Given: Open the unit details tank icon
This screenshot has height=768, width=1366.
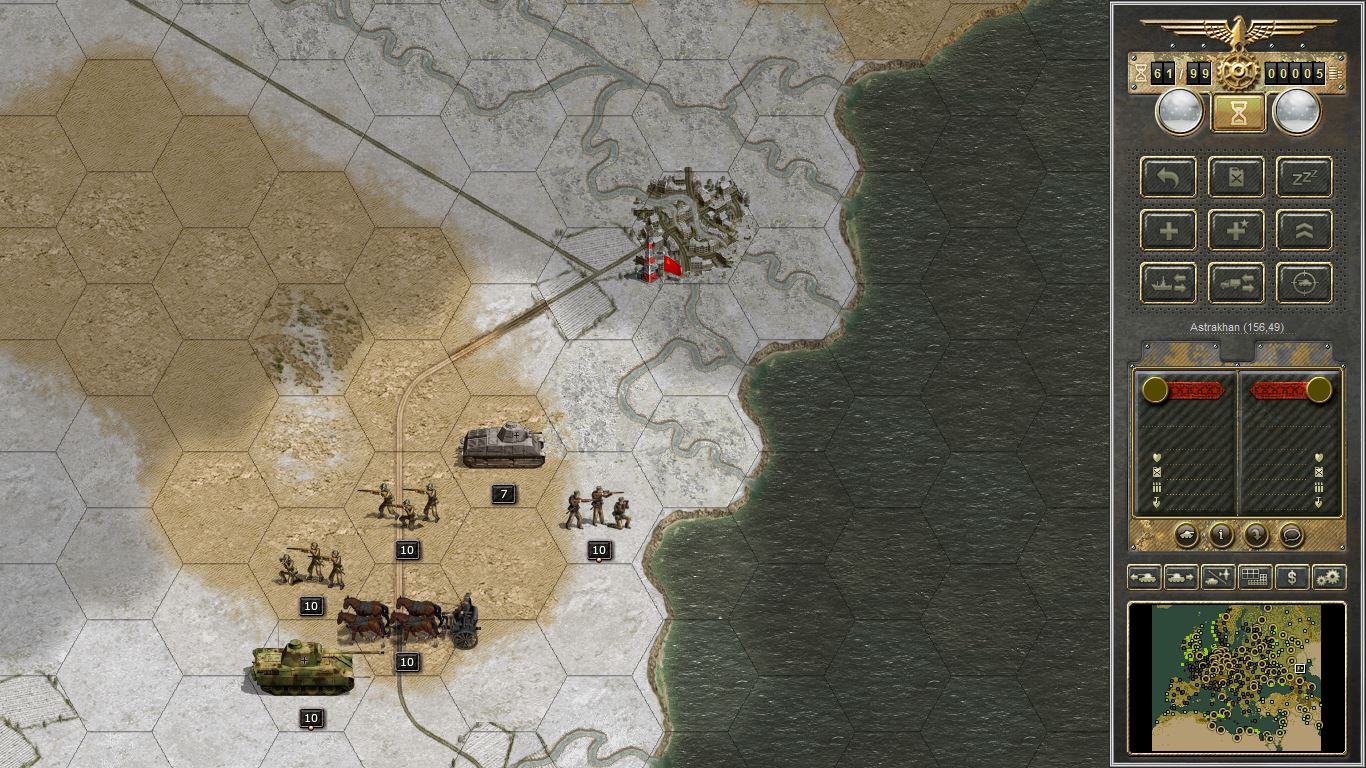Looking at the screenshot, I should click(1186, 535).
